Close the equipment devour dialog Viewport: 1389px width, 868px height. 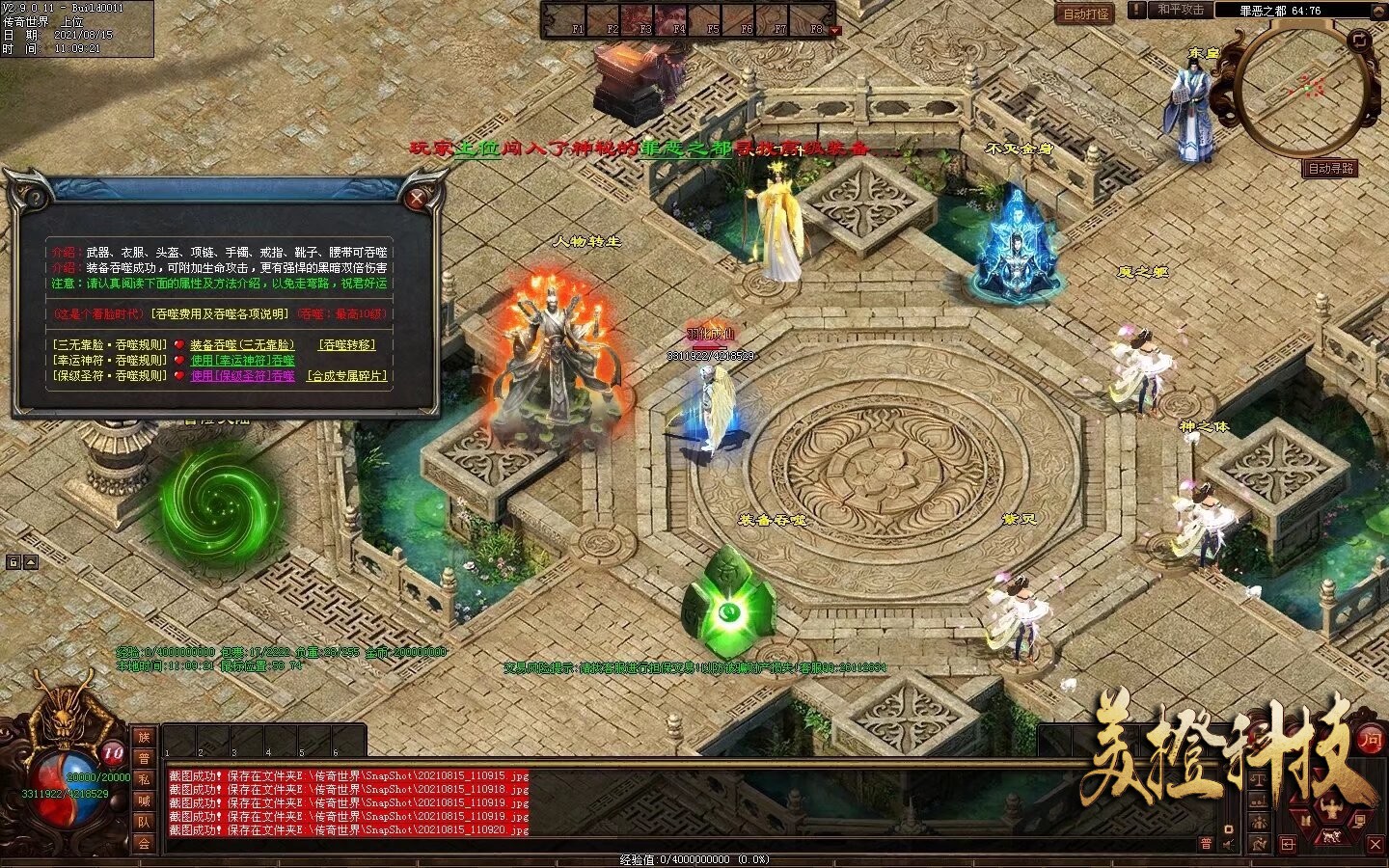point(417,199)
